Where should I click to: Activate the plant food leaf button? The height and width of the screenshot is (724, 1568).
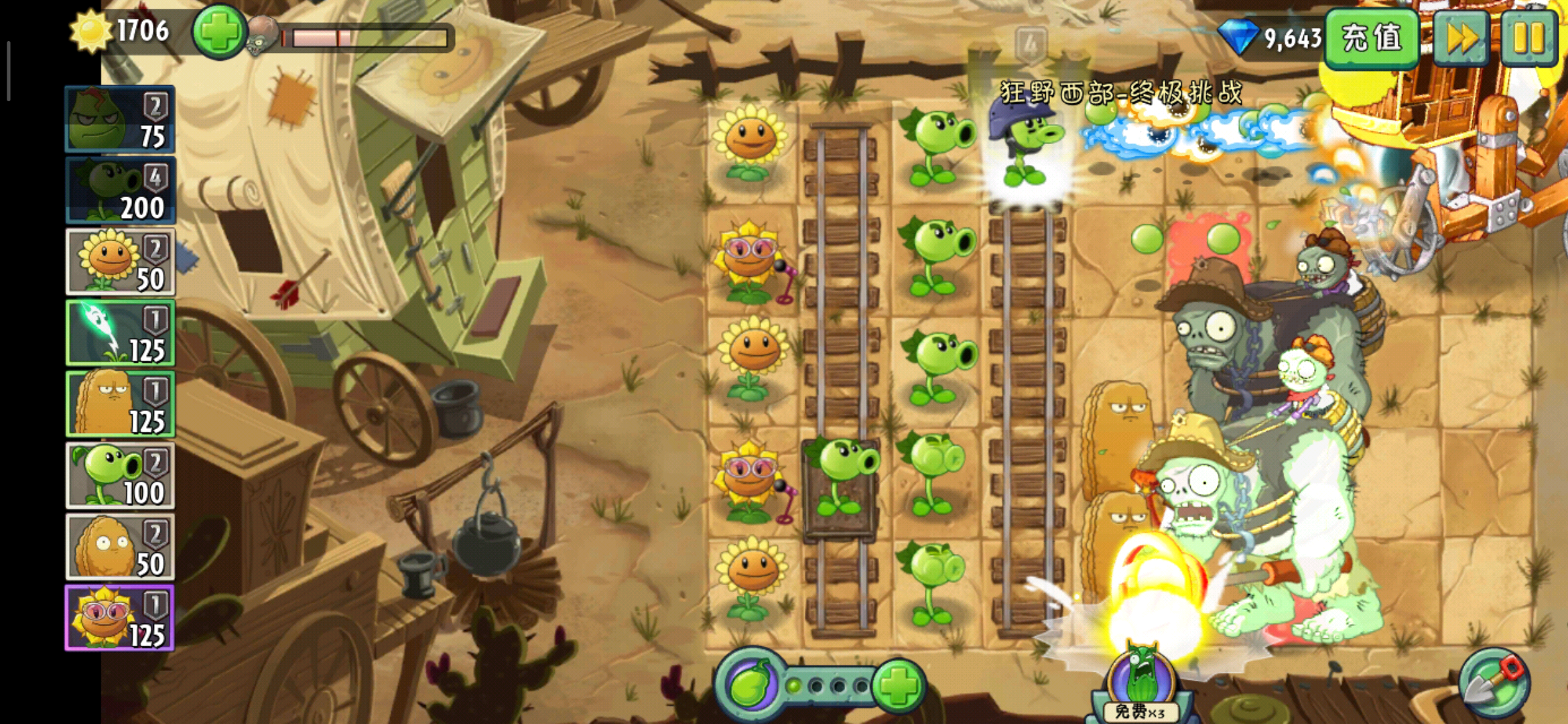pos(750,686)
